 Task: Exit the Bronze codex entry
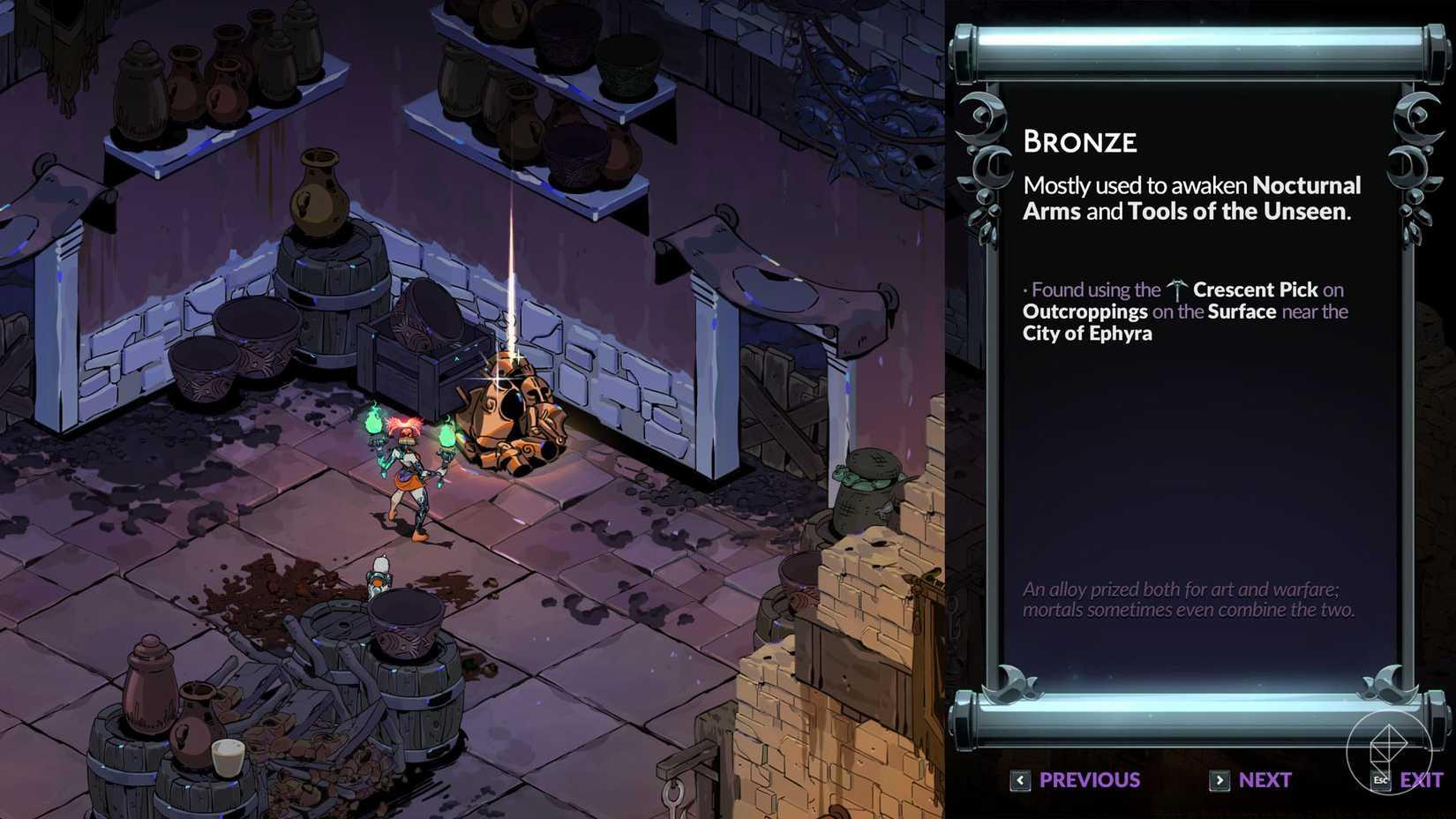coord(1421,780)
